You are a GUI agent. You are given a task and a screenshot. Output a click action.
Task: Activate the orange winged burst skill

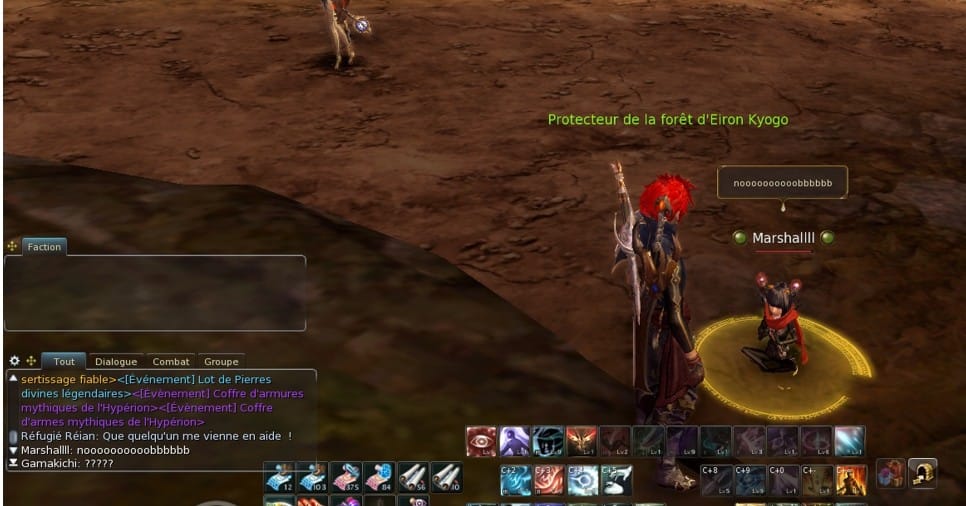(581, 441)
